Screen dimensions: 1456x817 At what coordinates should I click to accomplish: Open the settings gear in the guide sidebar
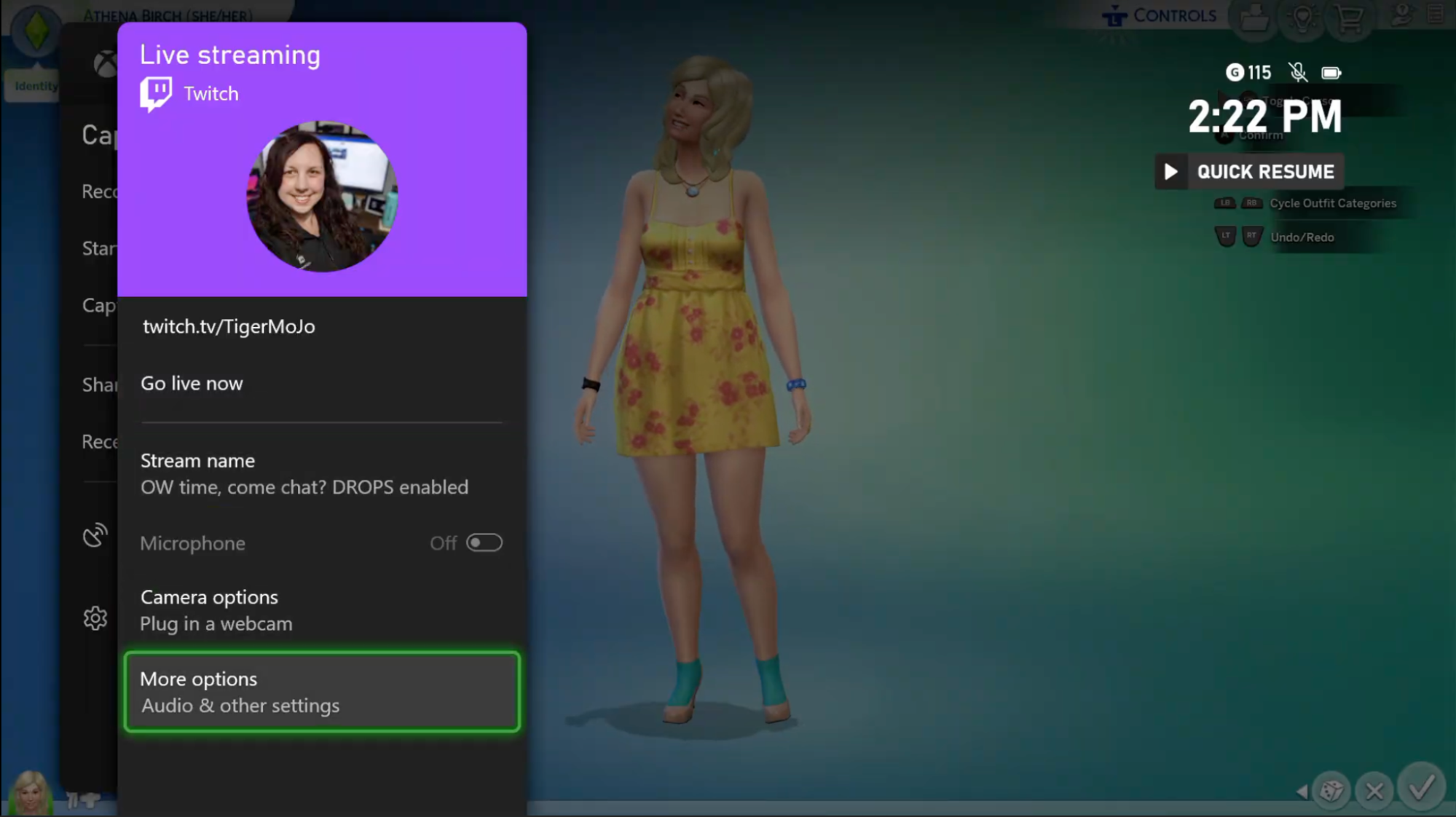(95, 618)
